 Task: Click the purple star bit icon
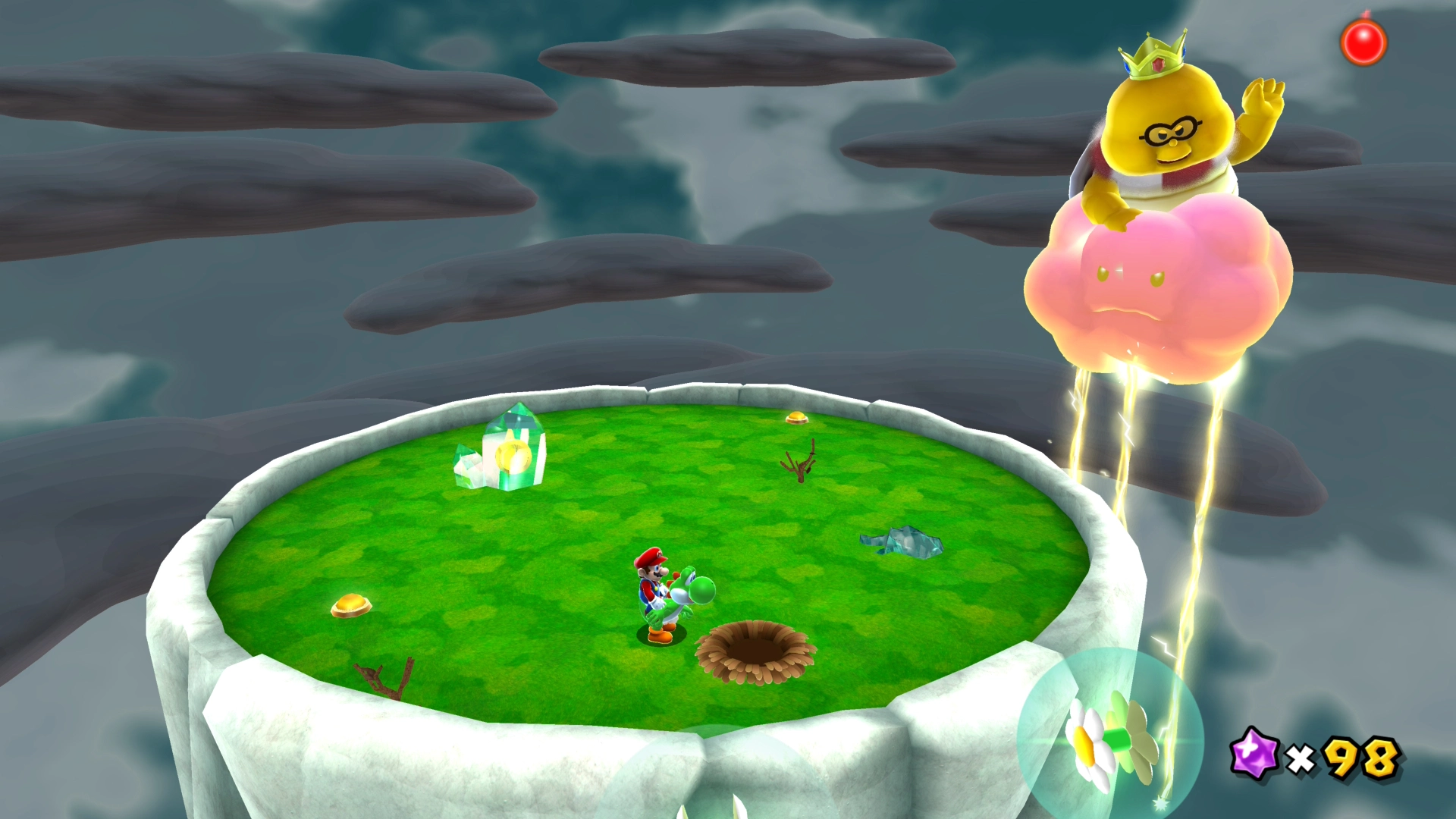pos(1254,754)
